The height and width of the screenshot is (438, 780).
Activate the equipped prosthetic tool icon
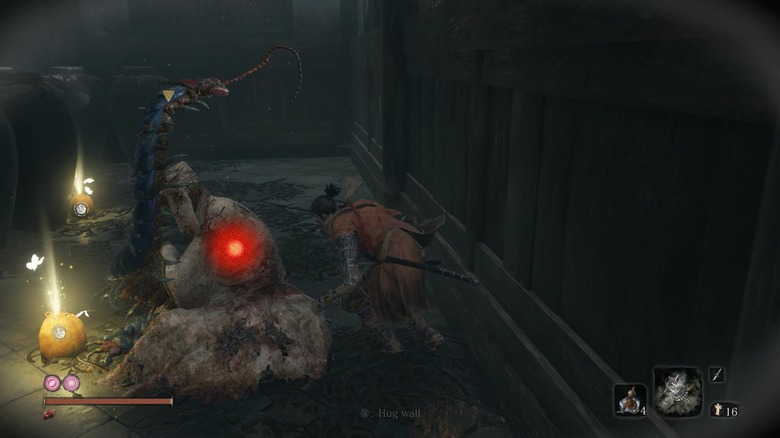(677, 391)
